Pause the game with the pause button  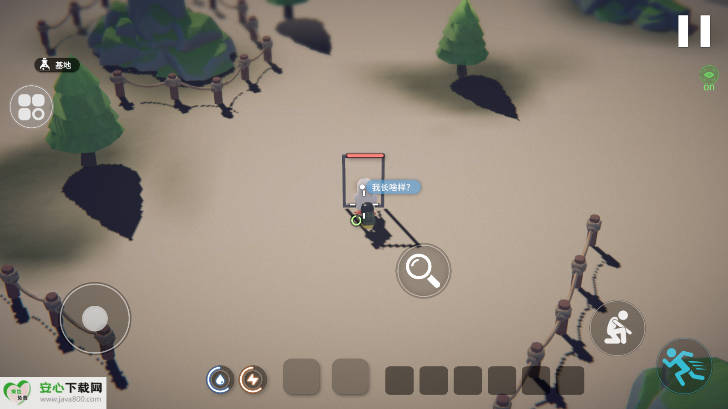[693, 31]
